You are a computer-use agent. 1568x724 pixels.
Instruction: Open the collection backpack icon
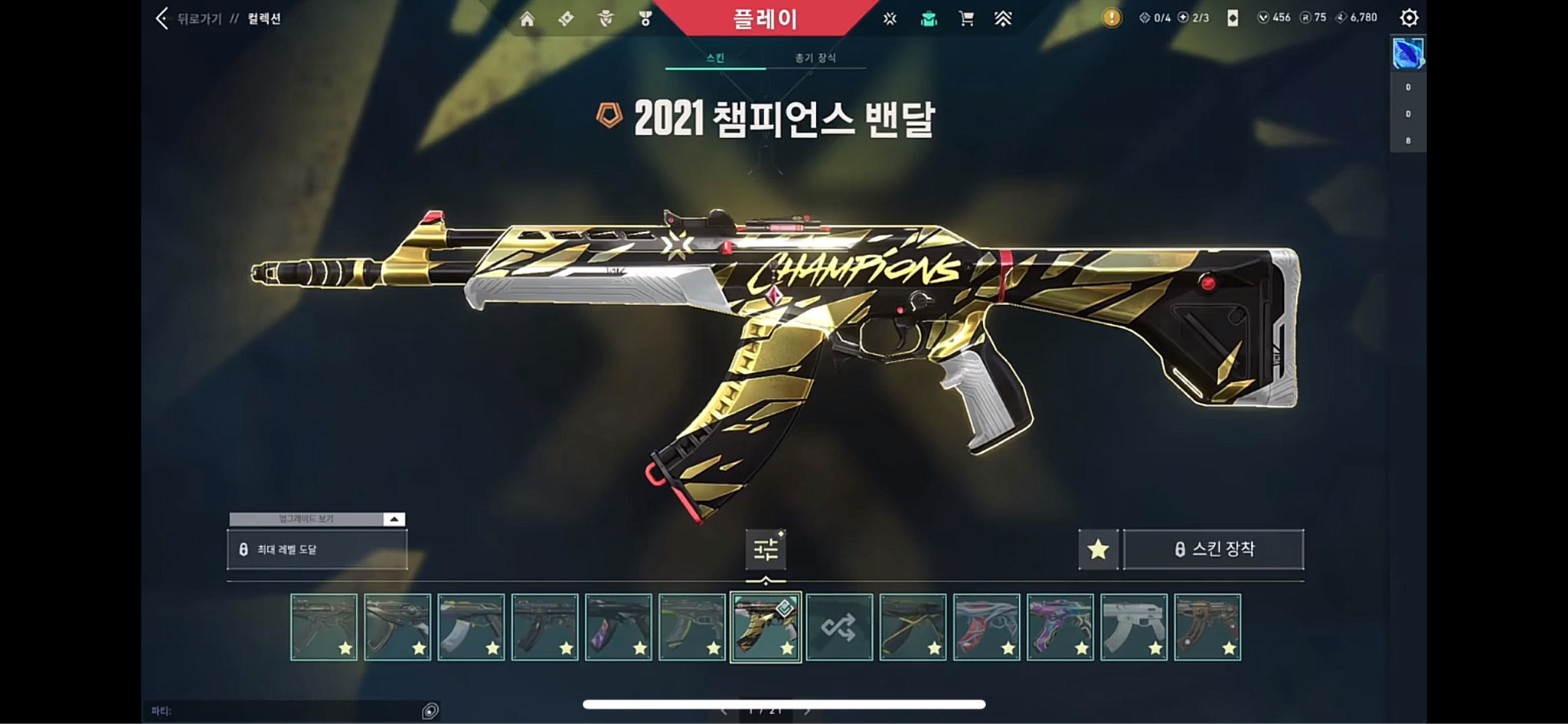pyautogui.click(x=928, y=17)
